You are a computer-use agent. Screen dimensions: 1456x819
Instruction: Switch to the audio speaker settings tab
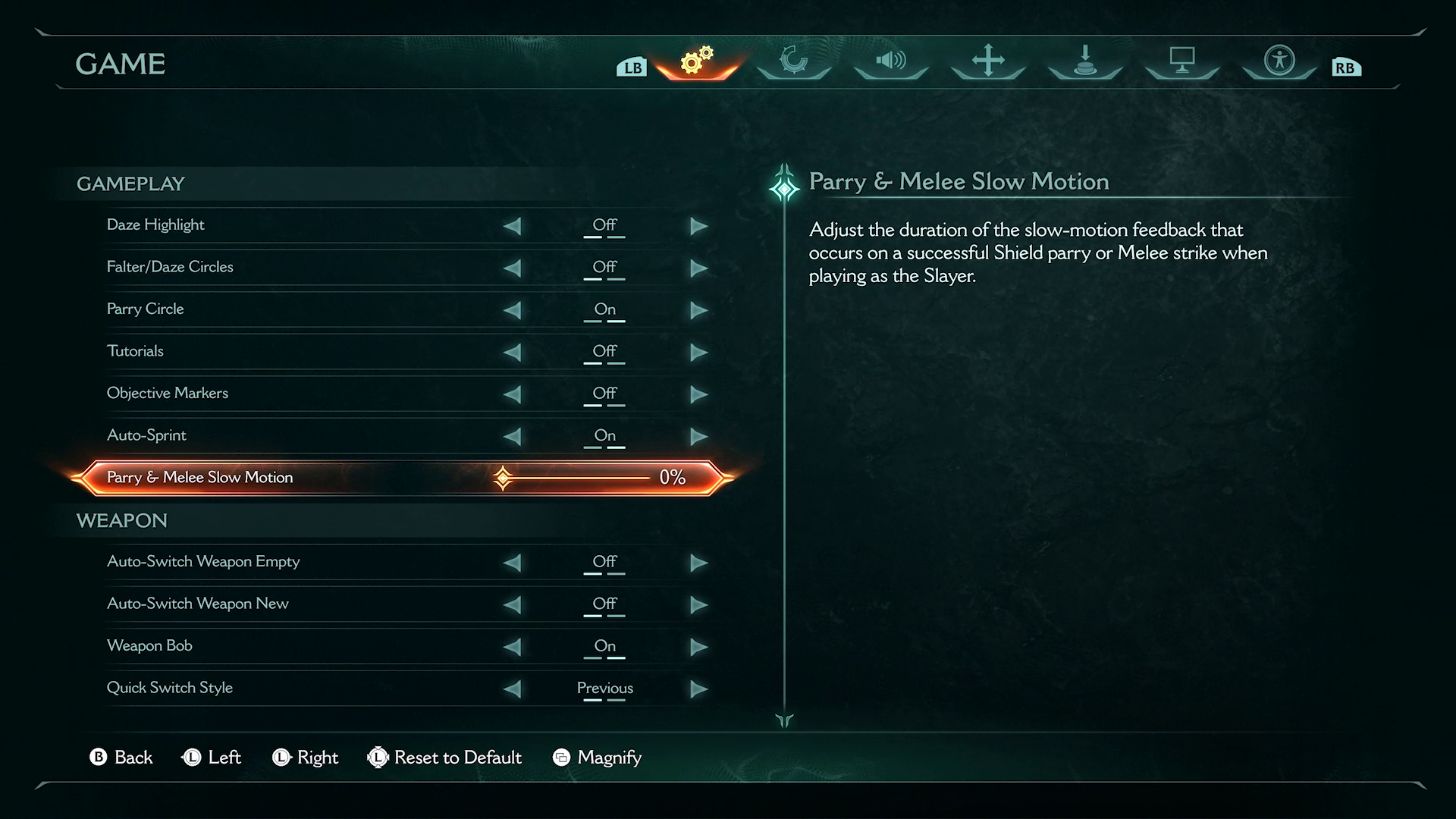pos(891,61)
